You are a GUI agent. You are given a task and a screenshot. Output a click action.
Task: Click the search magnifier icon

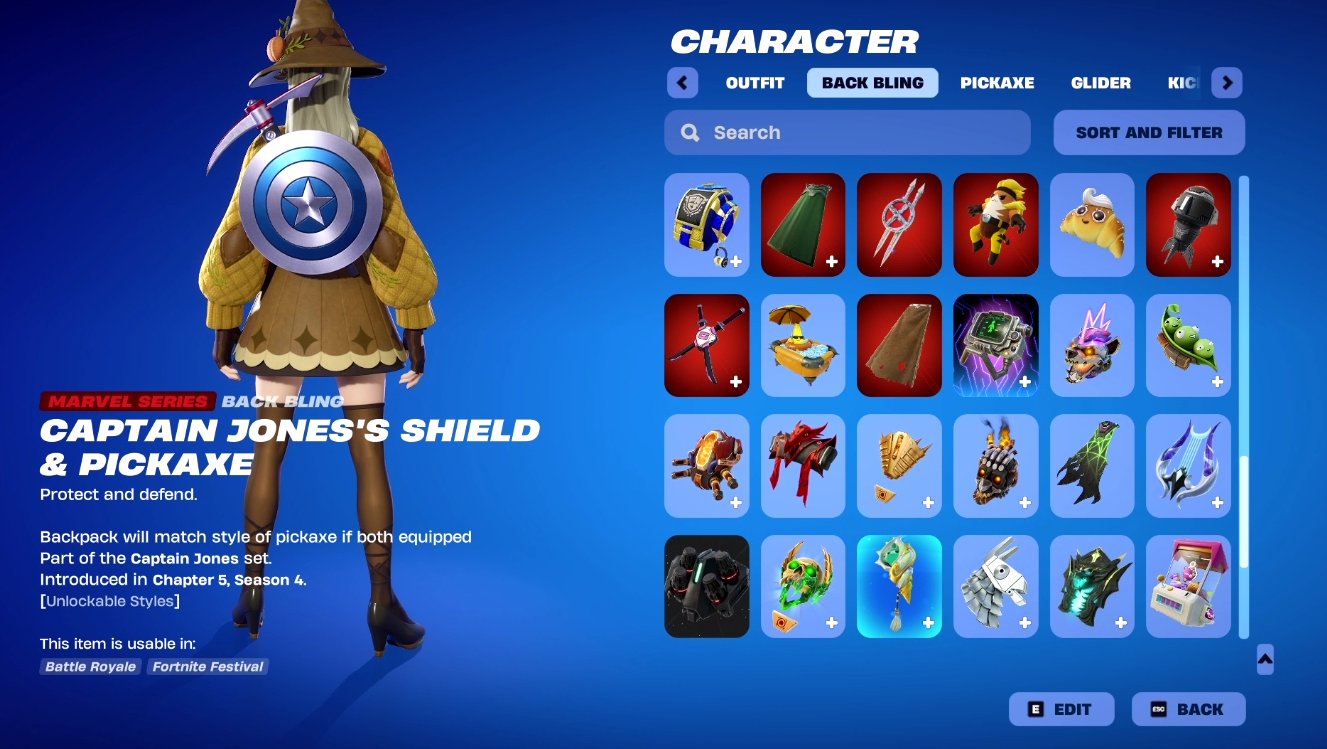tap(690, 132)
